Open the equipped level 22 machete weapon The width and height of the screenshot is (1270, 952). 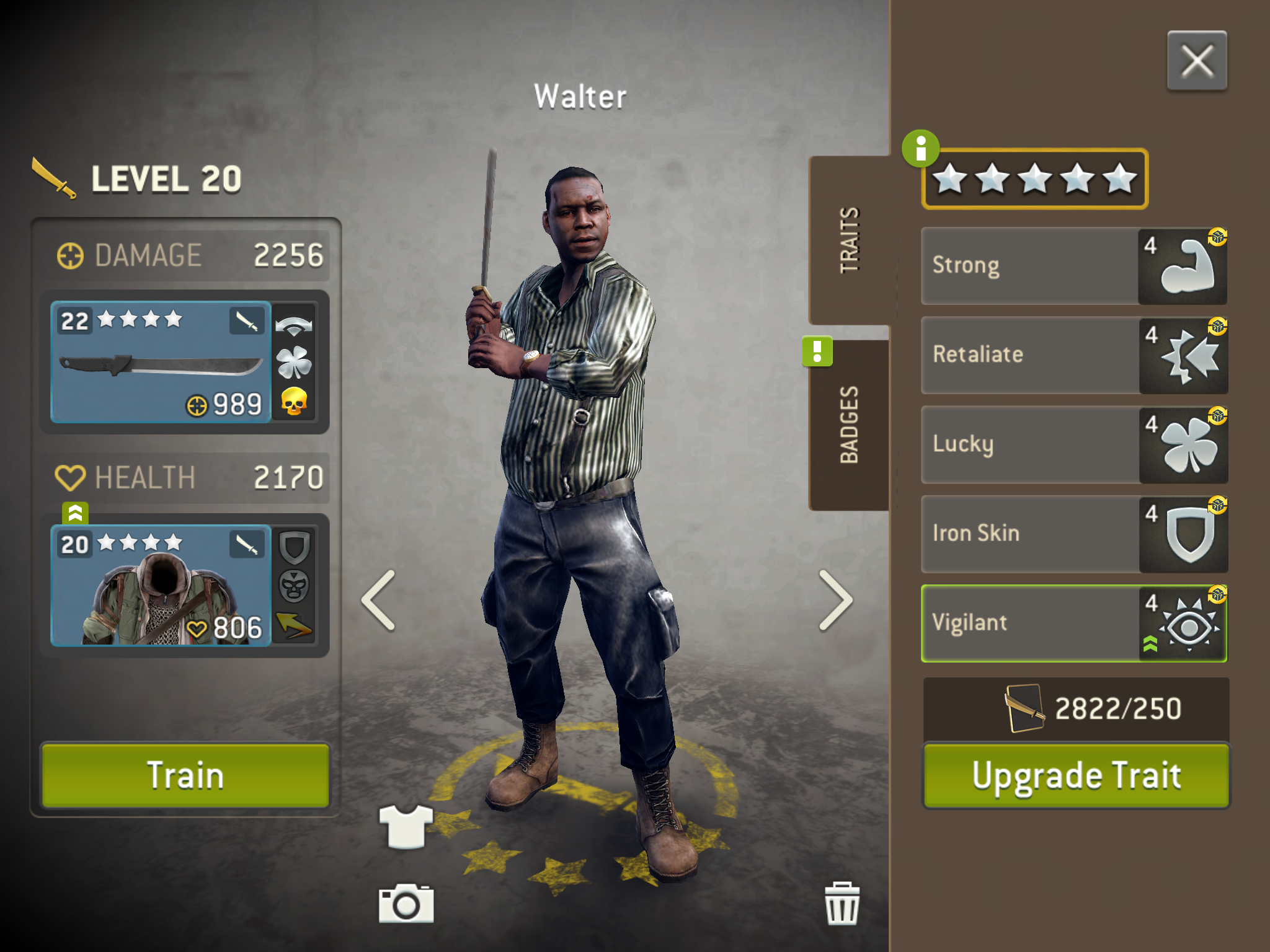tap(161, 363)
